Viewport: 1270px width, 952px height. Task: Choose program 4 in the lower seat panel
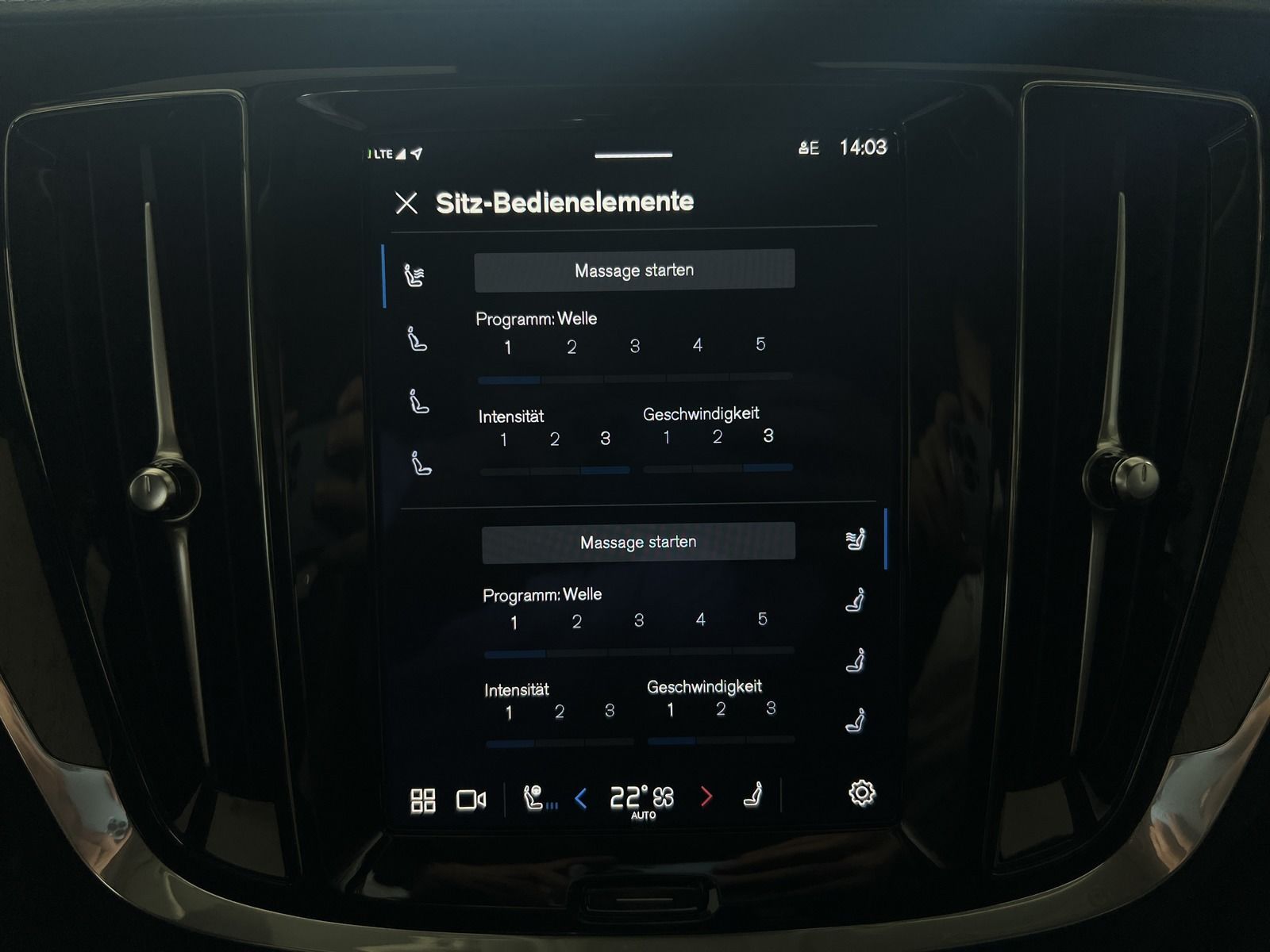(x=700, y=620)
